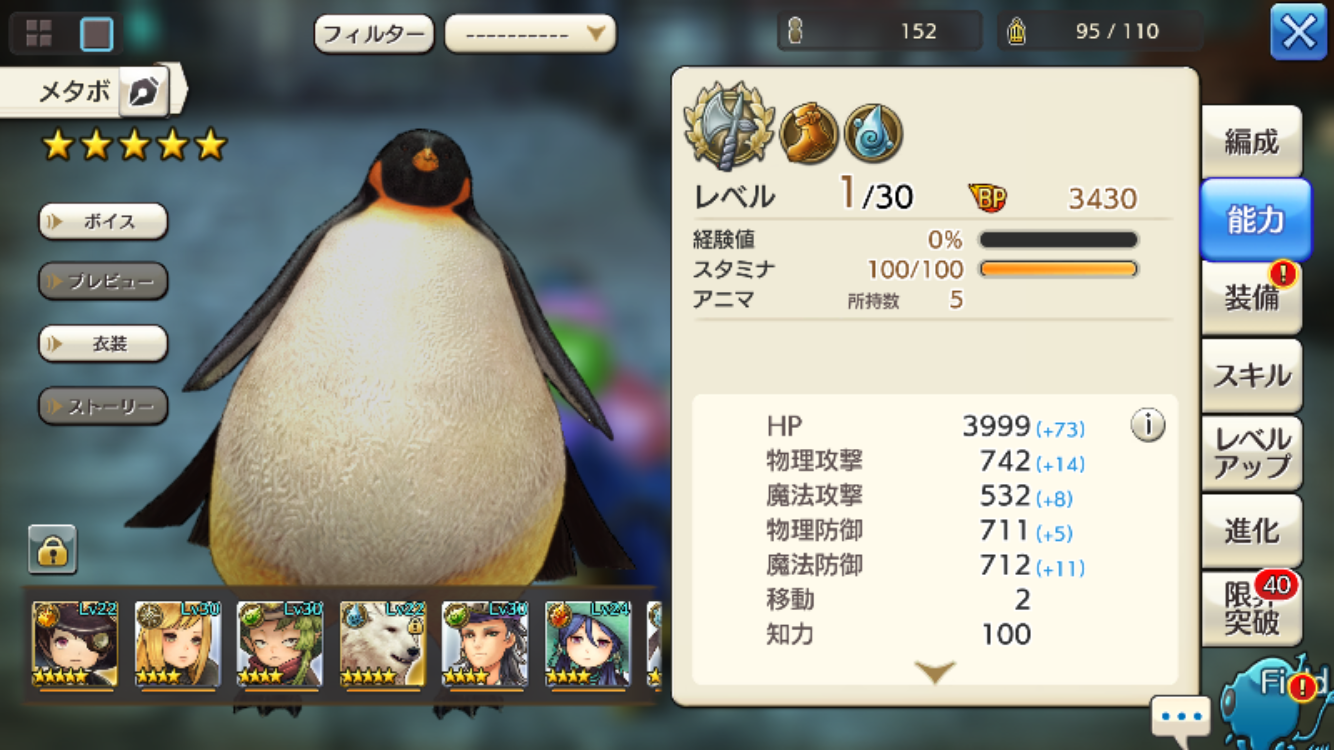Switch to single unit view
Screen dimensions: 1334x750
[97, 34]
